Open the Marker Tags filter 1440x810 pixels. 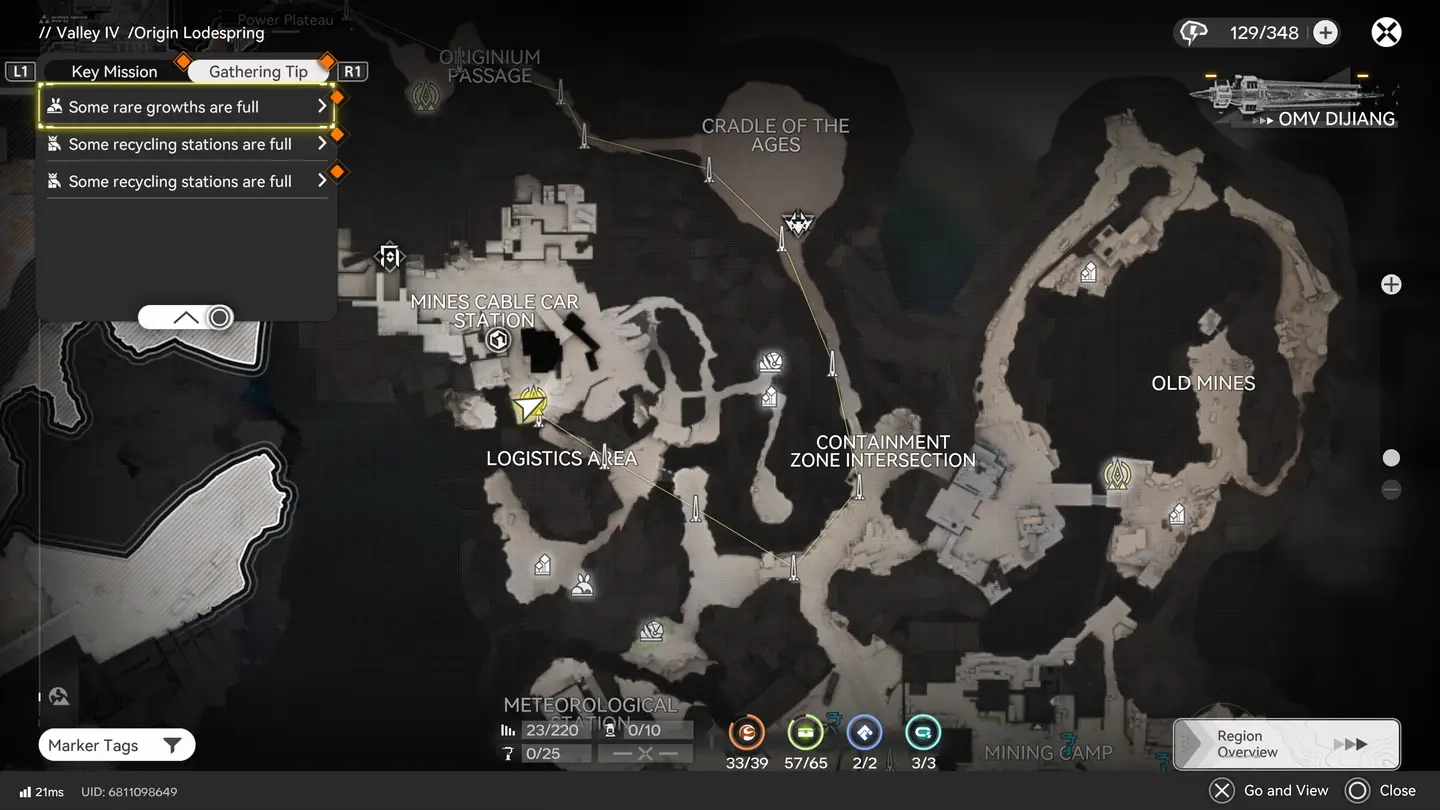pos(116,745)
